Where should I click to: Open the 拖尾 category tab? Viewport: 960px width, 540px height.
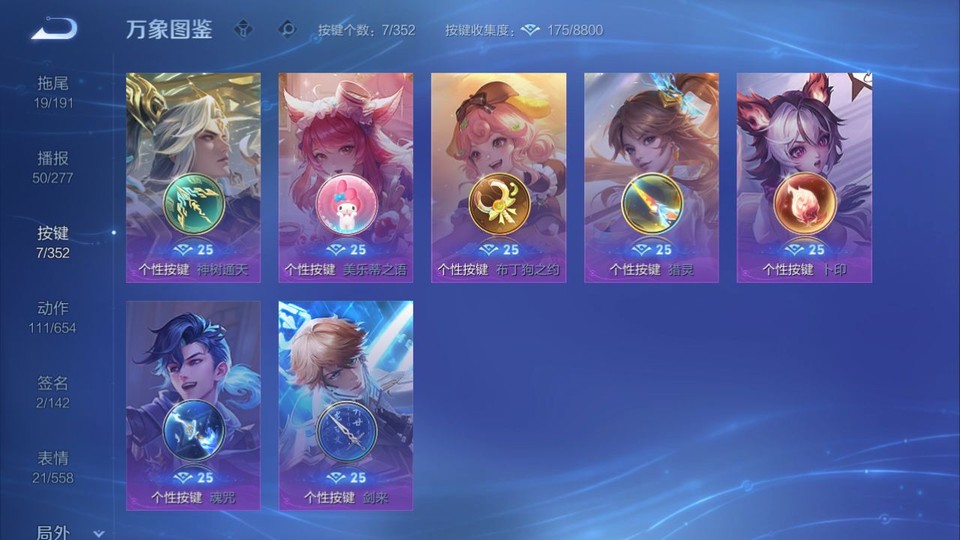click(x=54, y=92)
